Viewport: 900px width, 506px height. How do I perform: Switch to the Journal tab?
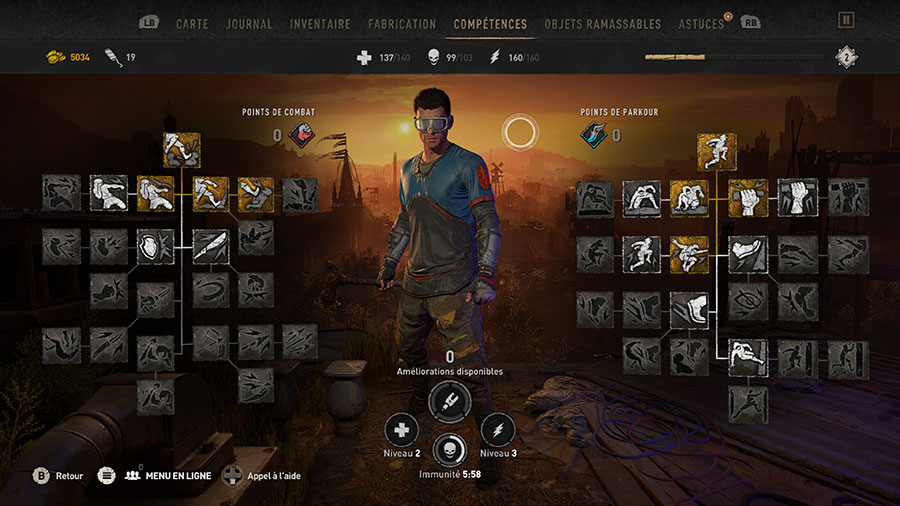pos(249,23)
